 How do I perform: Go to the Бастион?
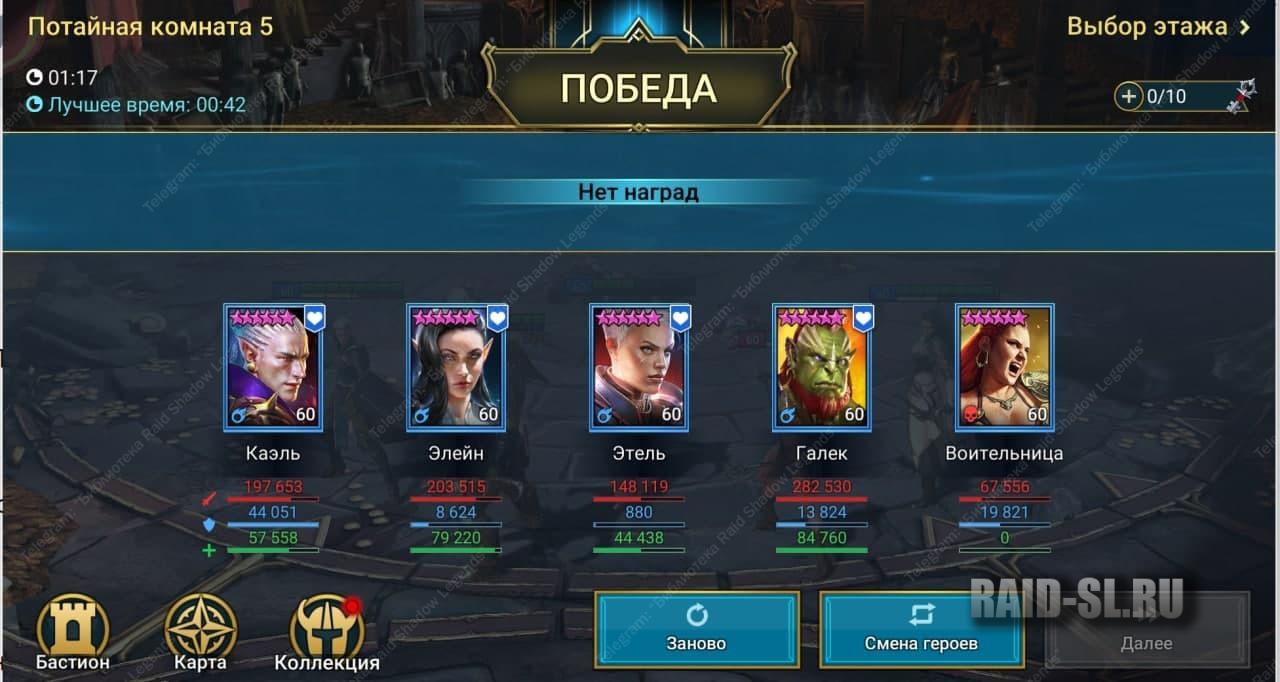(72, 632)
